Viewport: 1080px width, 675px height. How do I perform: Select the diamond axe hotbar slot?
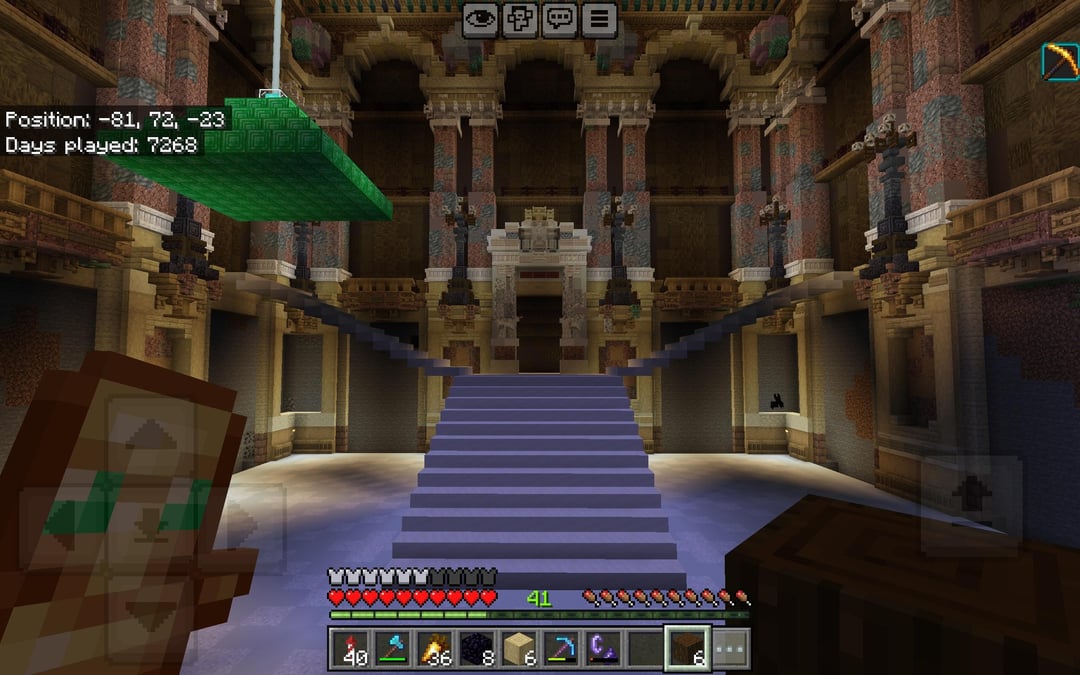click(x=393, y=648)
